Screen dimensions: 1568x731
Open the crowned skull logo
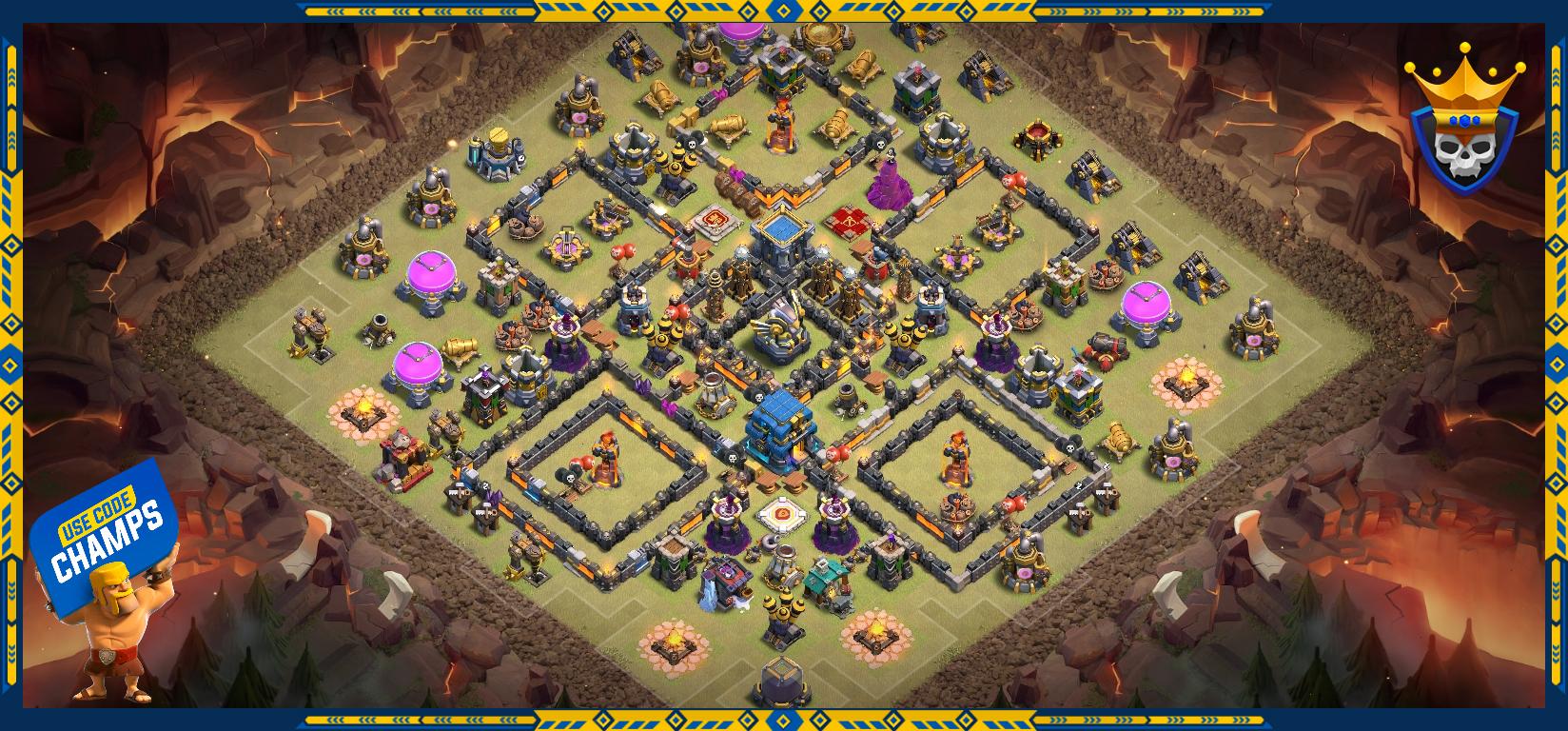(x=1462, y=121)
